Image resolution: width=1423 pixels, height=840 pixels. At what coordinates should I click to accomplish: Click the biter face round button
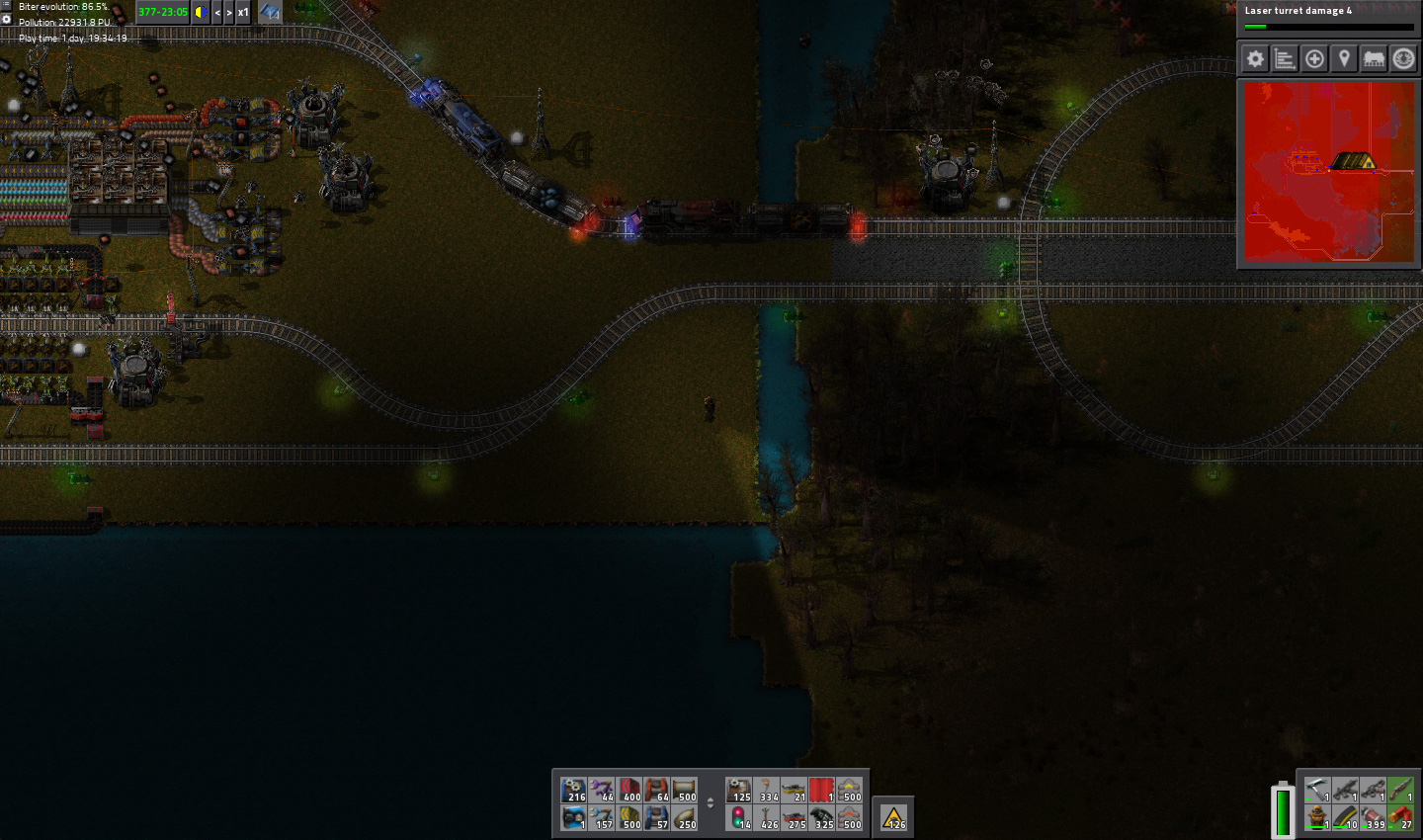click(1403, 59)
